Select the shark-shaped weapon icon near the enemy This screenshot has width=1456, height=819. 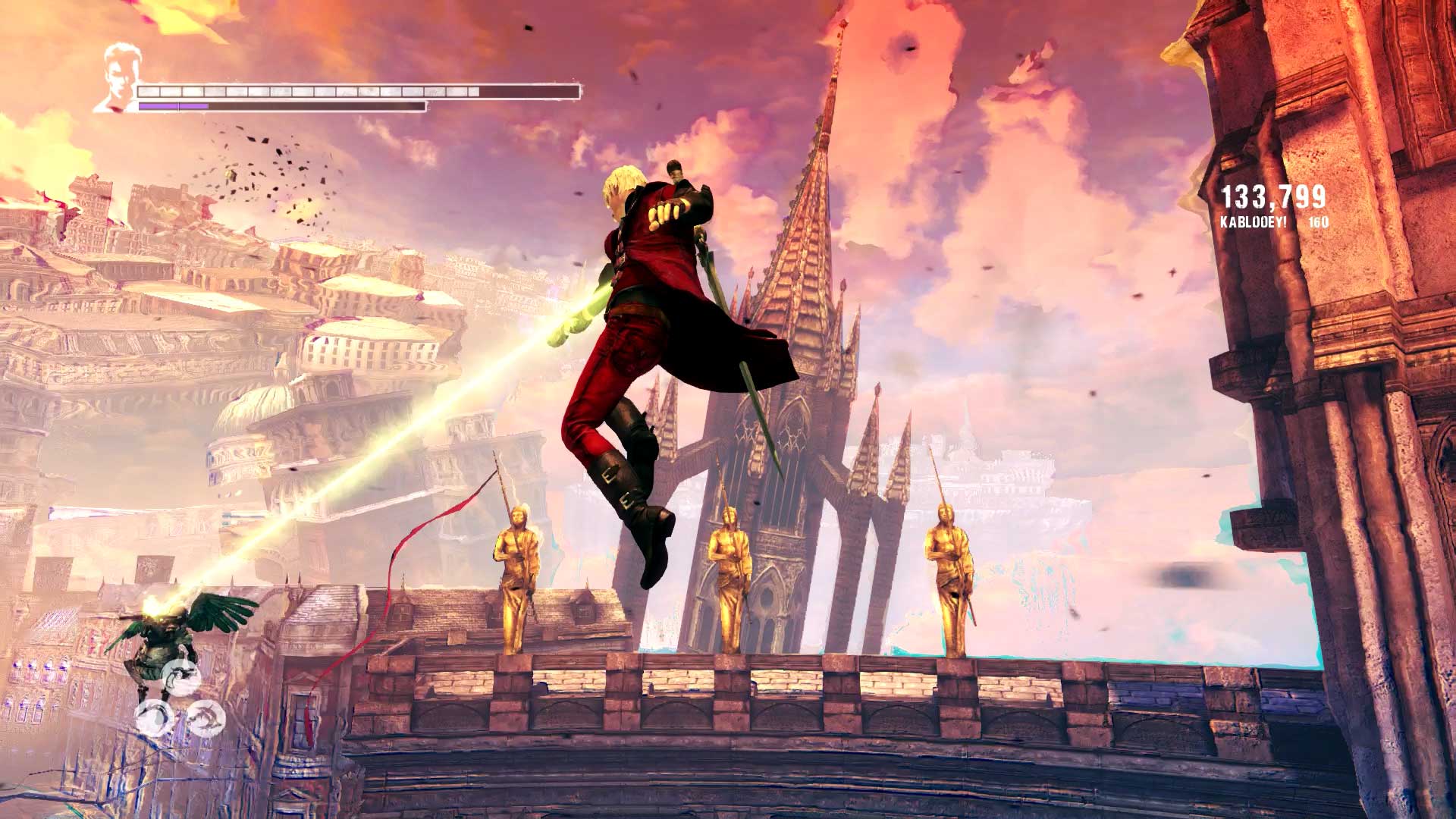(x=206, y=717)
